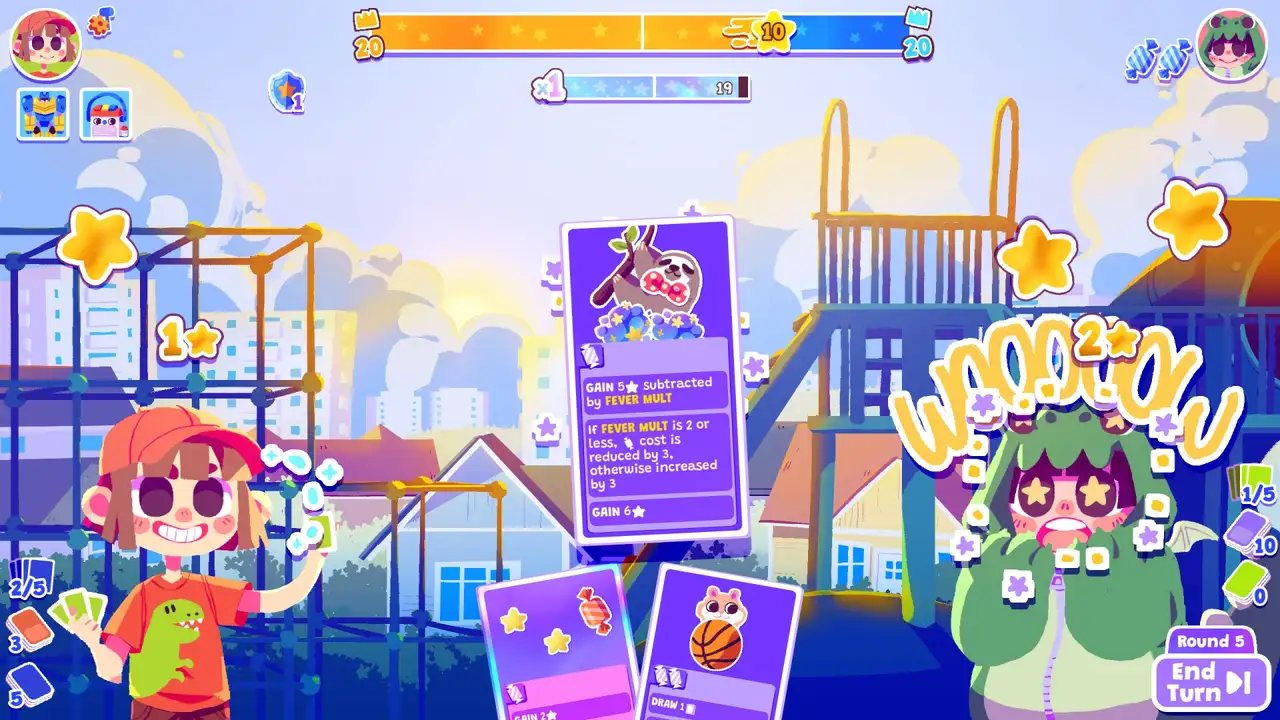Click the shield badge showing 1
The image size is (1280, 720).
(287, 92)
